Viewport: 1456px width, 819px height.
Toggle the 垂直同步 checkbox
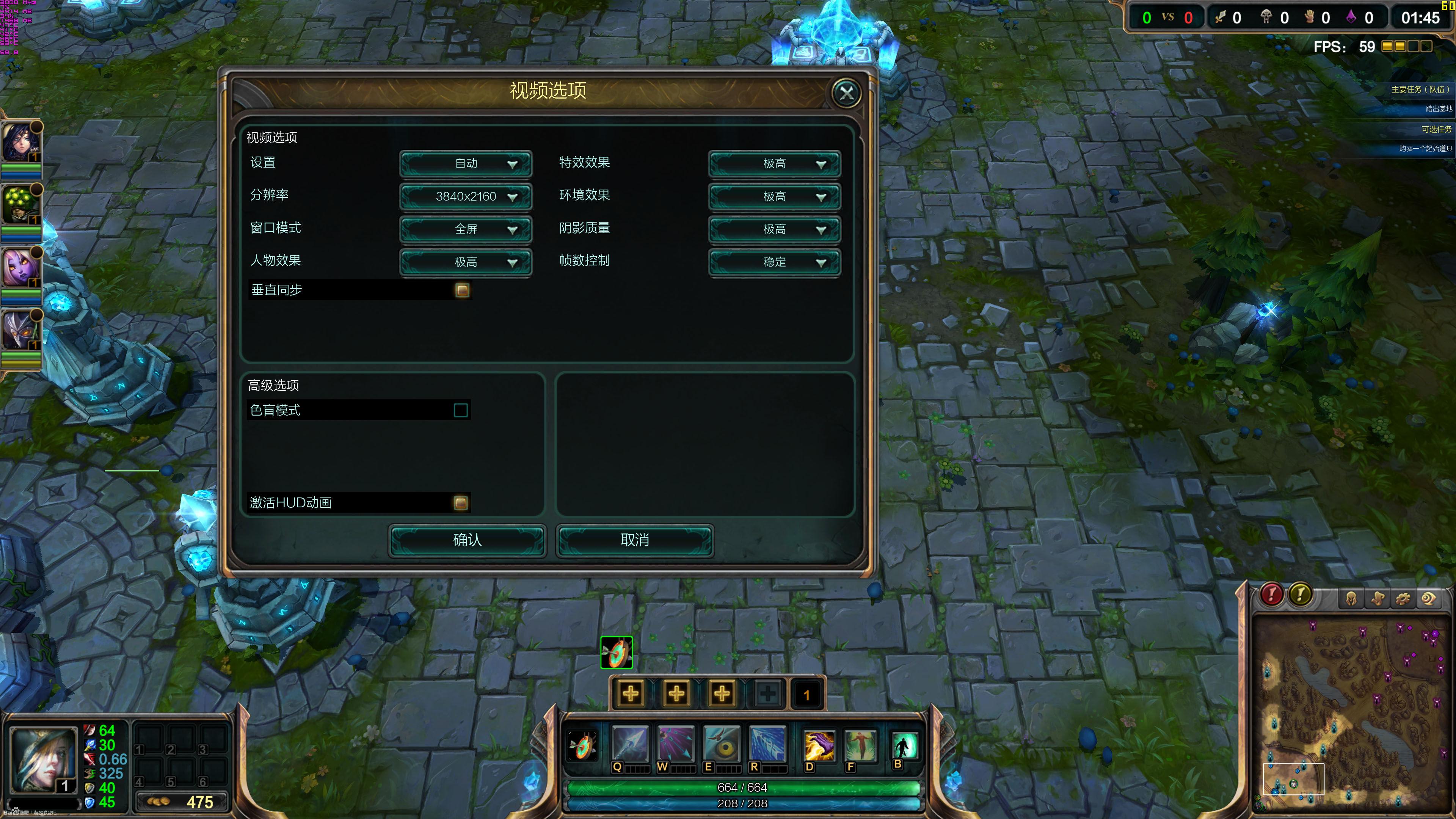pyautogui.click(x=462, y=290)
